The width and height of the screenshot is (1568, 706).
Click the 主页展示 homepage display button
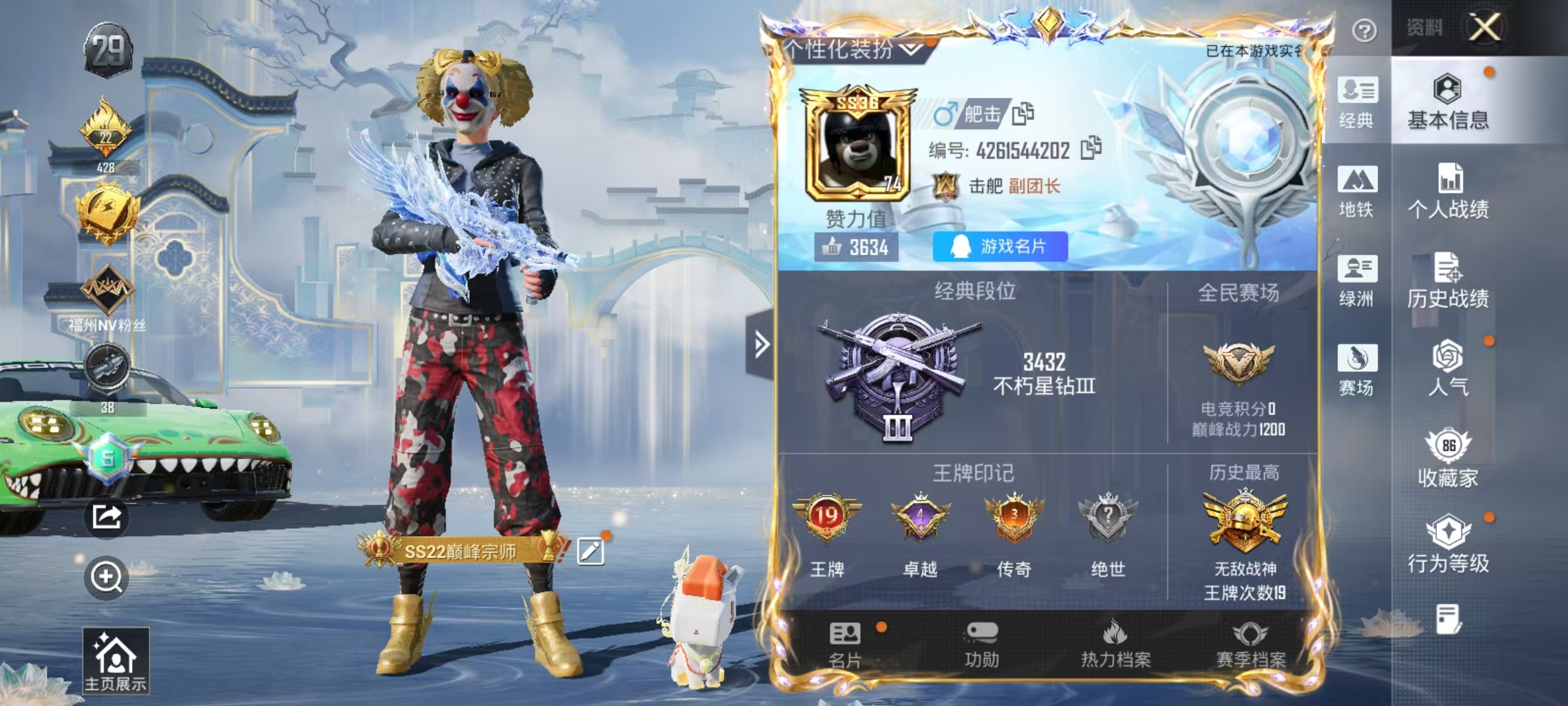116,660
